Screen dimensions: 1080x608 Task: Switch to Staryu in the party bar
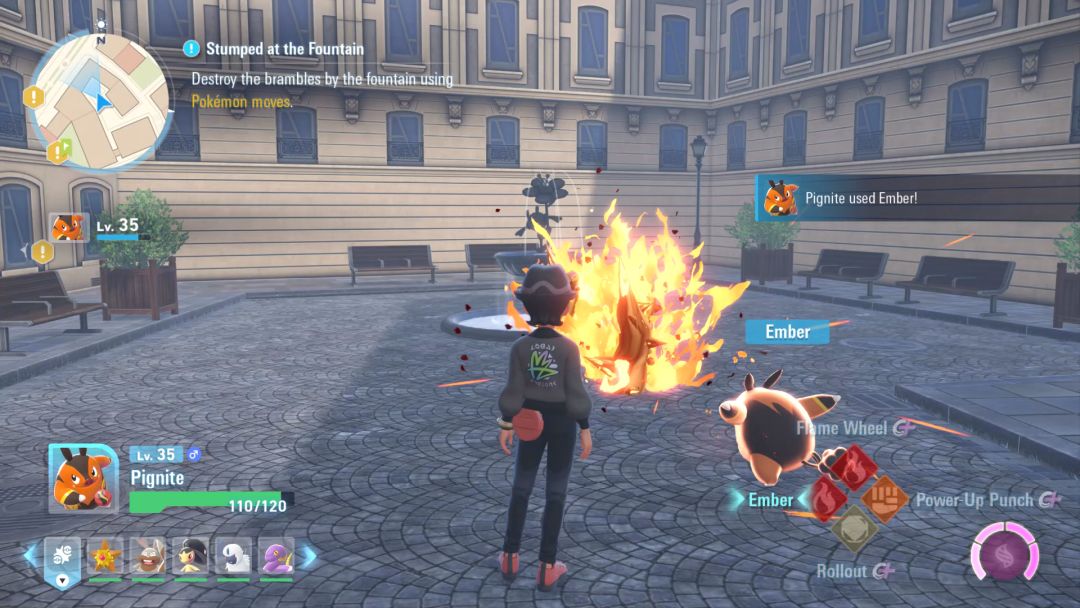tap(105, 556)
